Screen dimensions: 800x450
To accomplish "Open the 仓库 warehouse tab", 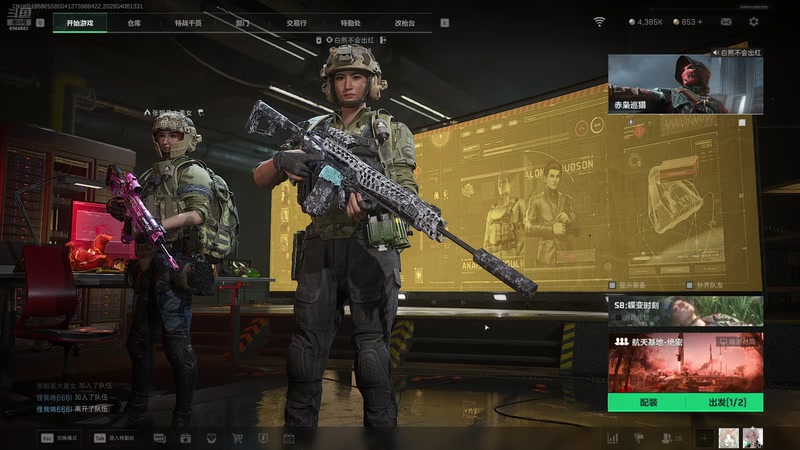I will pyautogui.click(x=134, y=22).
